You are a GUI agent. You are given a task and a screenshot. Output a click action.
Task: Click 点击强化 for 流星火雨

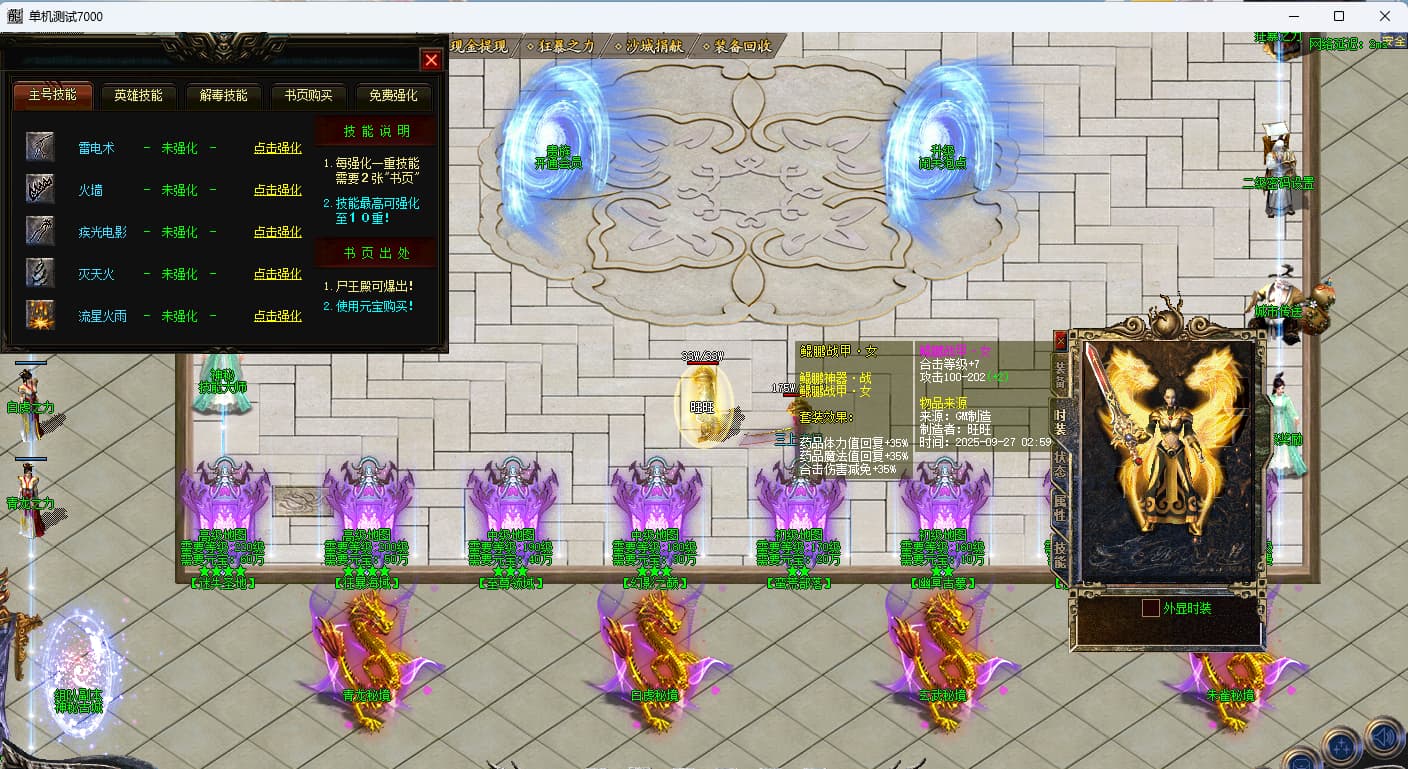pyautogui.click(x=277, y=316)
